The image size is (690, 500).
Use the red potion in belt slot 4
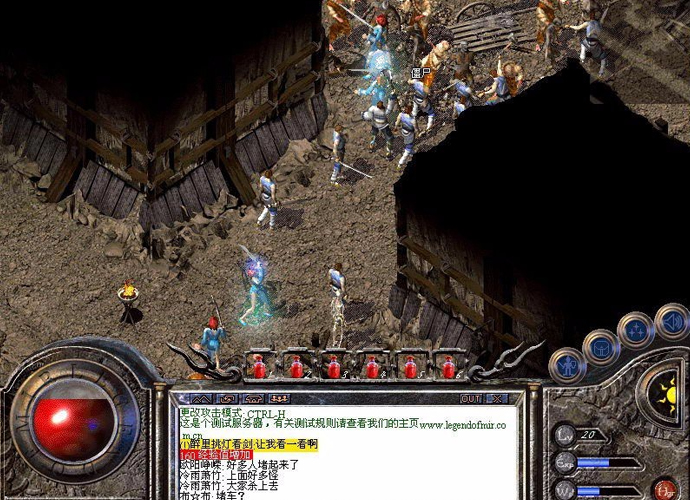tap(372, 367)
